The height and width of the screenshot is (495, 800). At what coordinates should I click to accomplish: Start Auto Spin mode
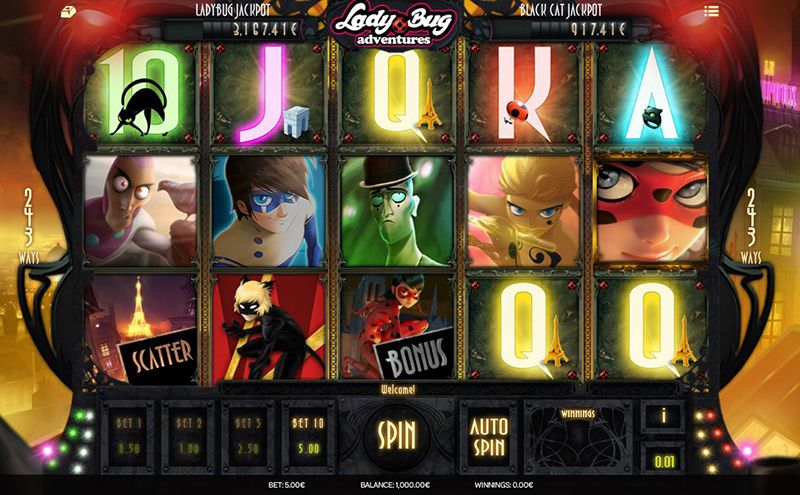point(489,432)
